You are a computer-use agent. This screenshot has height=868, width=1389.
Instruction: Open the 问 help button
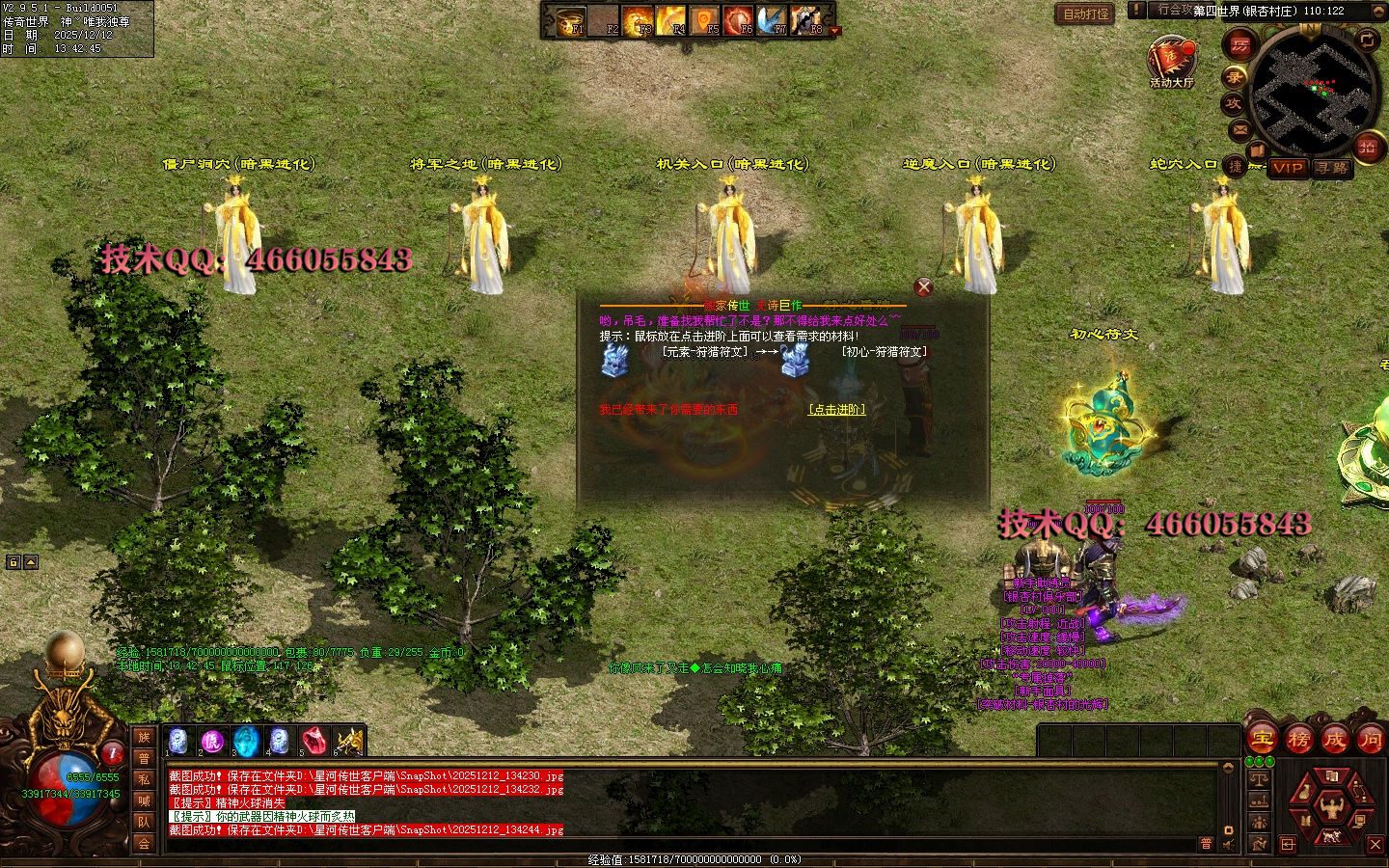click(1370, 740)
